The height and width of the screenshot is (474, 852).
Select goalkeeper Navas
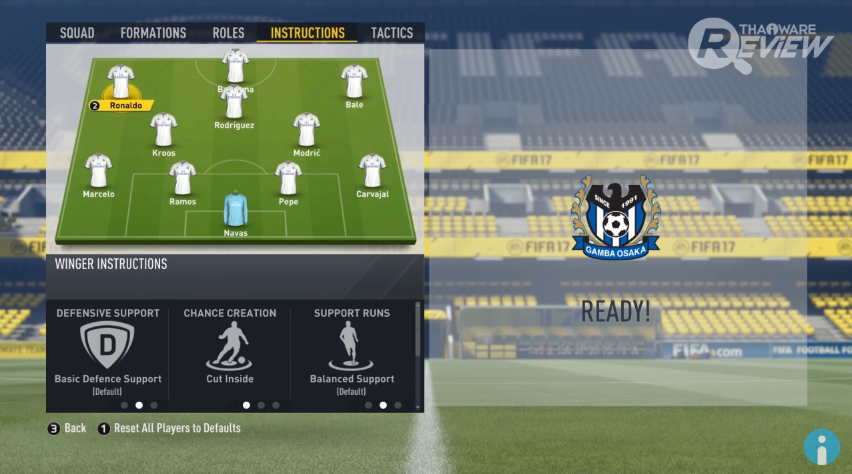point(235,210)
